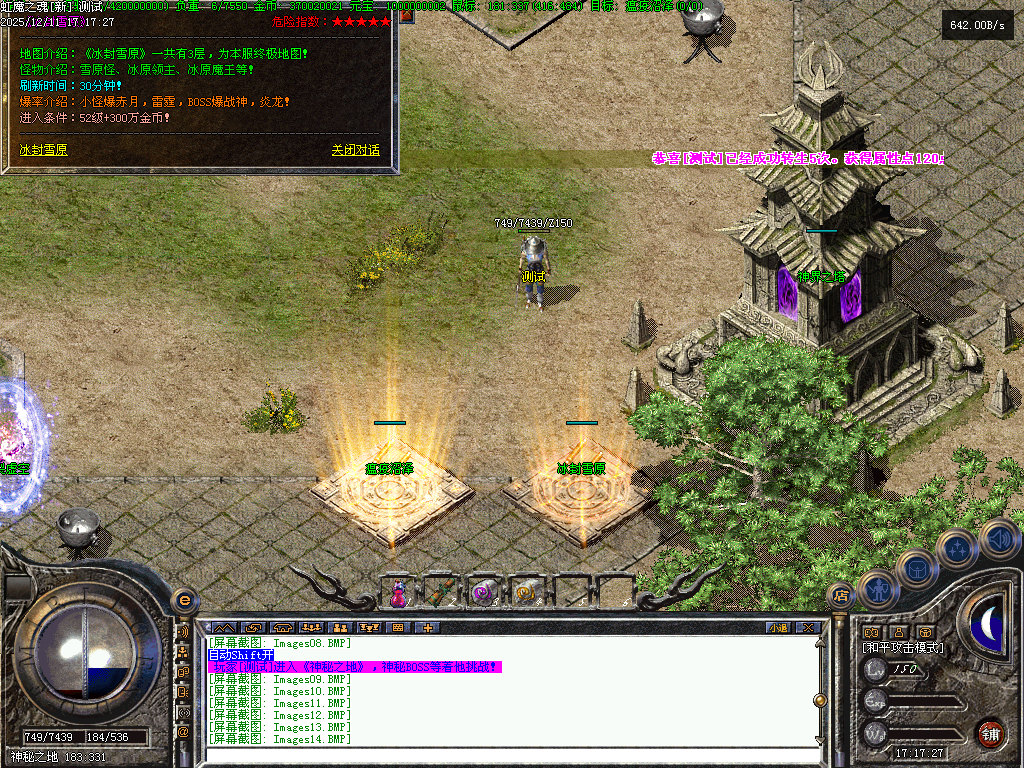
Task: Select the red potion hotbar slot
Action: (398, 593)
